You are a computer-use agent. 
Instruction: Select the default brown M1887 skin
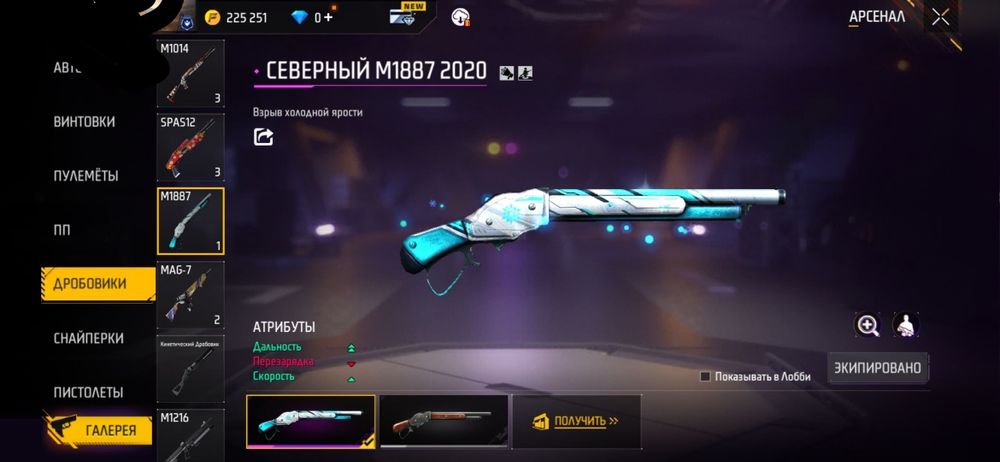(x=443, y=421)
